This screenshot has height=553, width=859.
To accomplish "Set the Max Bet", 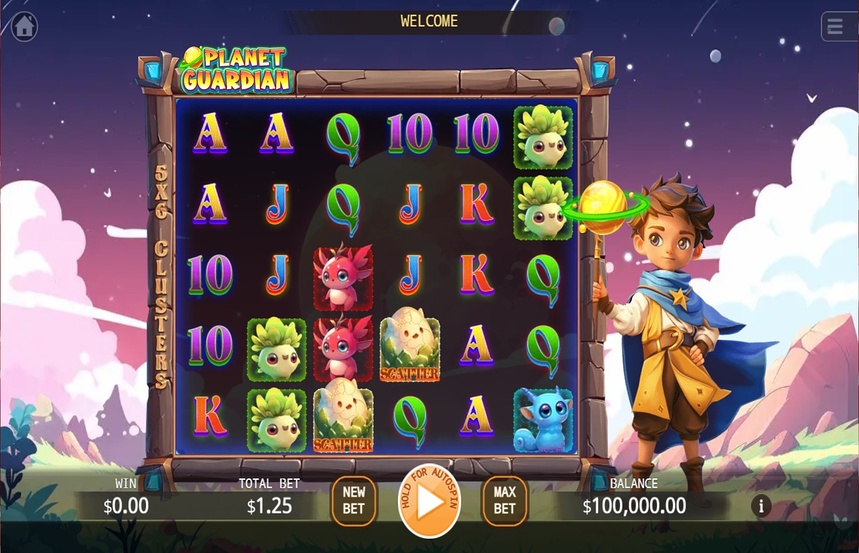I will pos(505,500).
